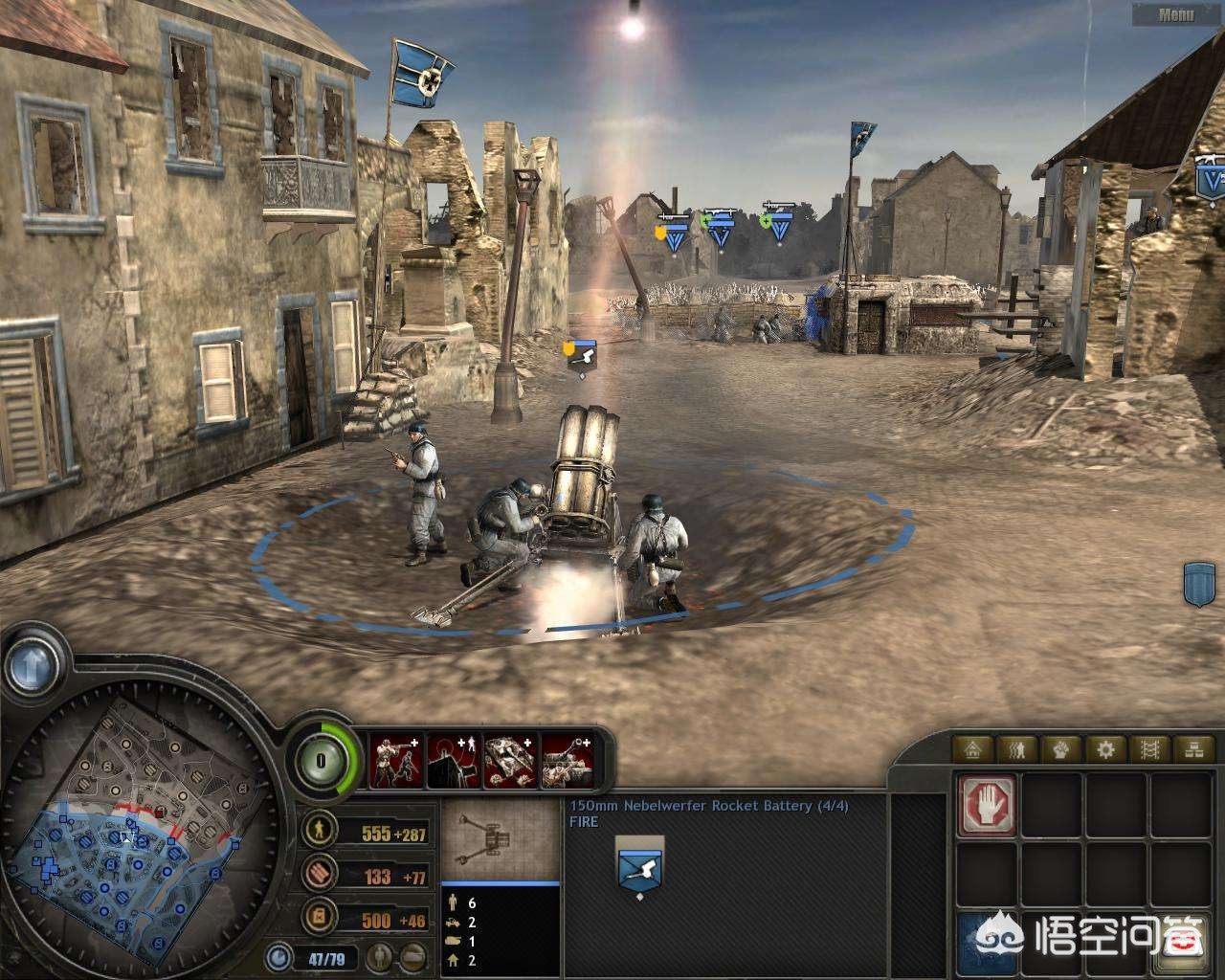This screenshot has height=980, width=1225.
Task: Select the barbed wire fence tab
Action: (x=1149, y=748)
